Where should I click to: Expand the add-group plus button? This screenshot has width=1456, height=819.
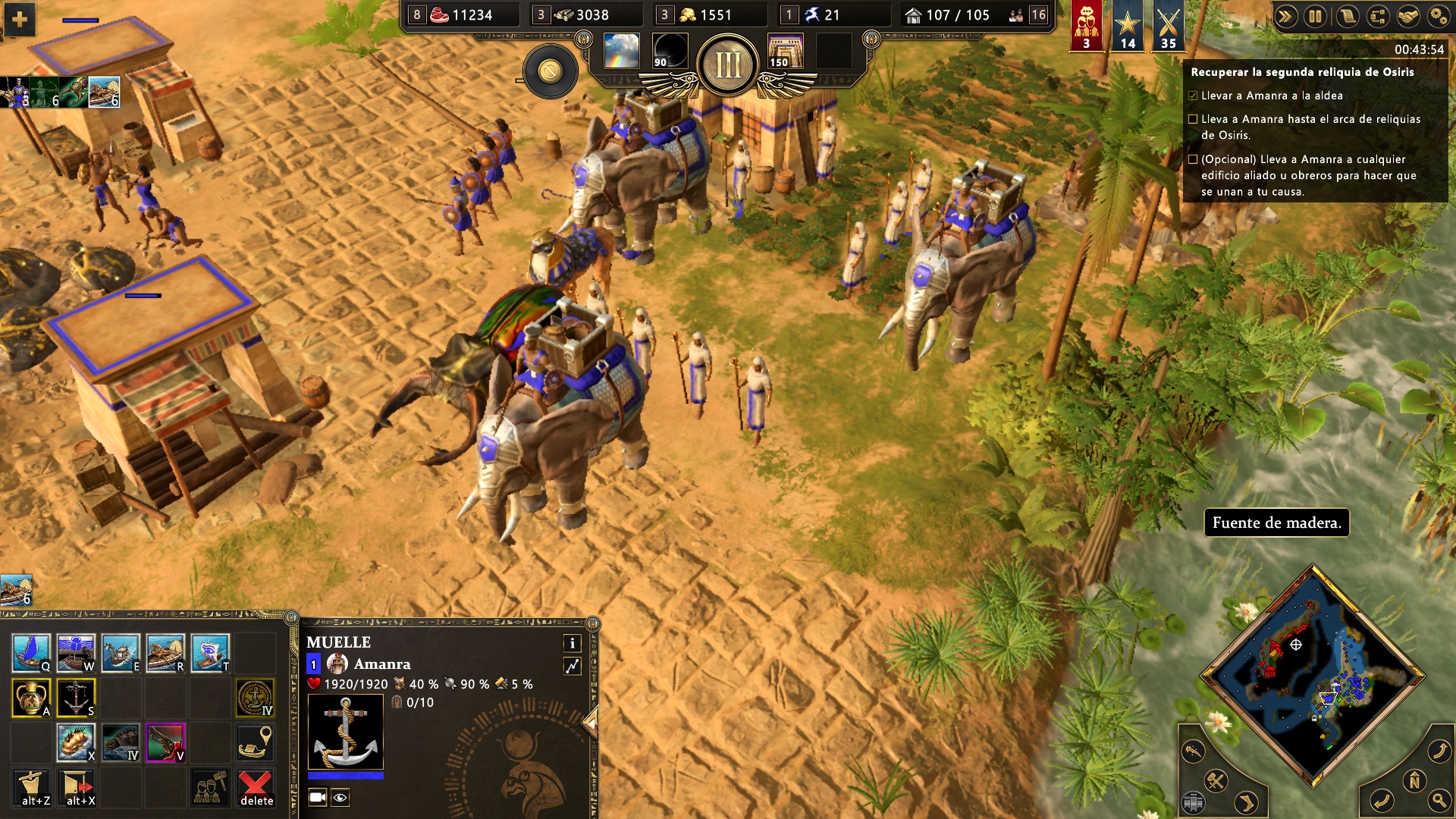[20, 19]
